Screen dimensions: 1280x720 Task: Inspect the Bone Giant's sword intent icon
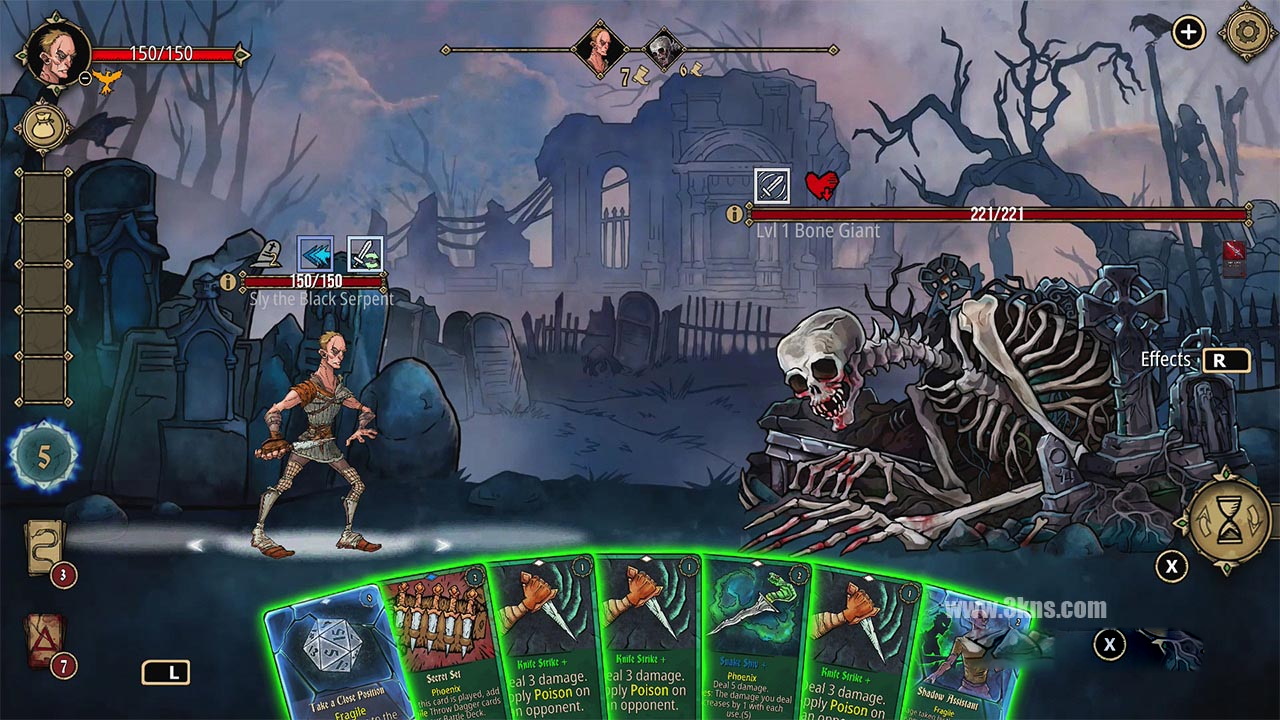click(x=772, y=186)
